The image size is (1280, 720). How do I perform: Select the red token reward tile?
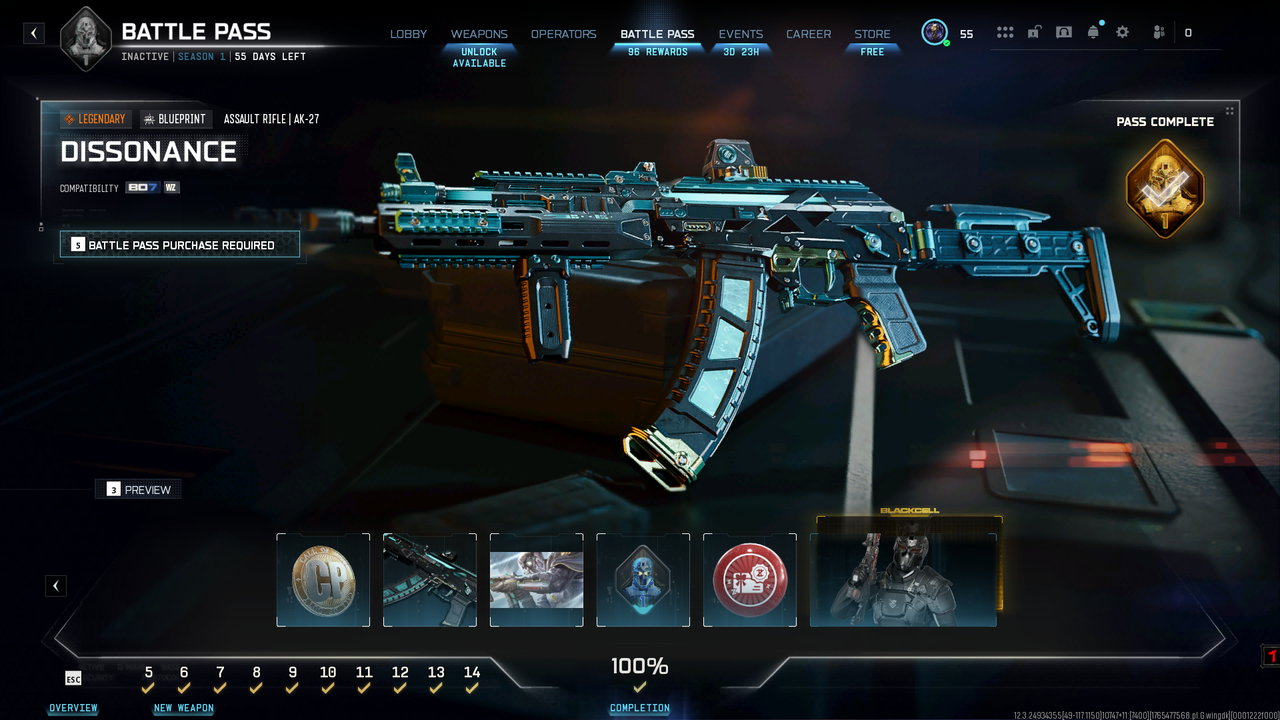click(750, 580)
